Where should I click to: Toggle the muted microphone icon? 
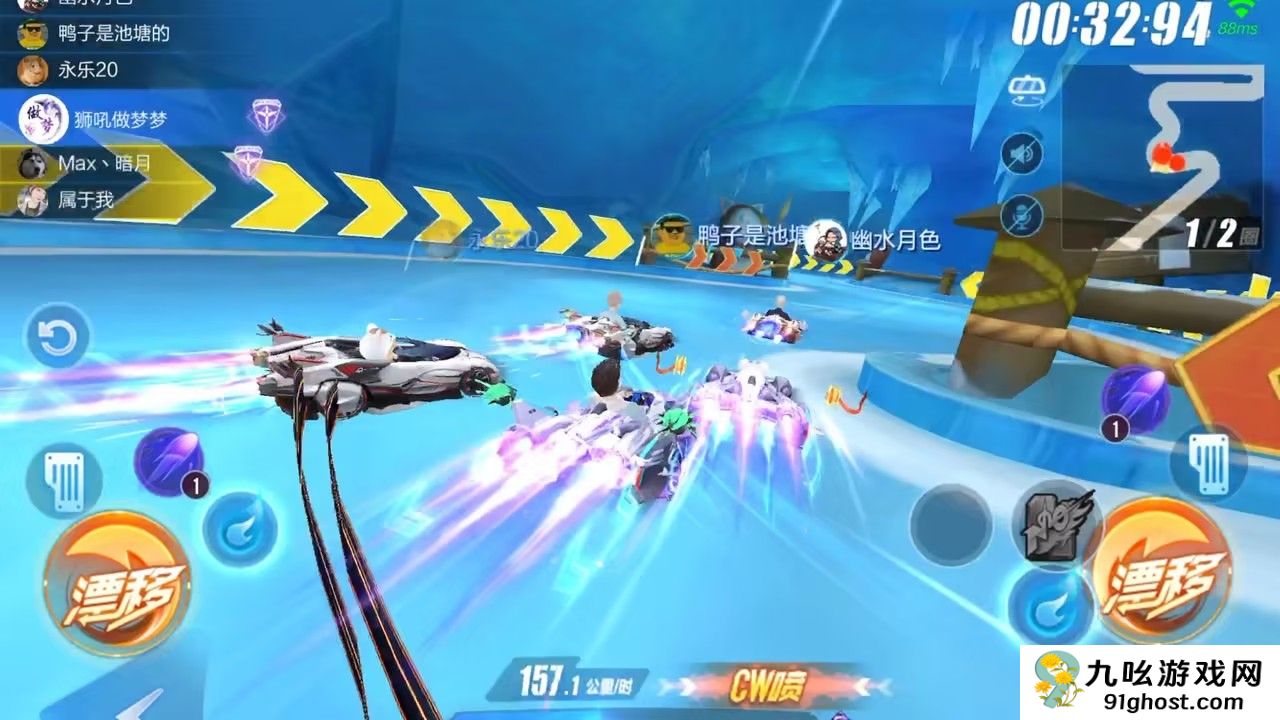(1022, 215)
